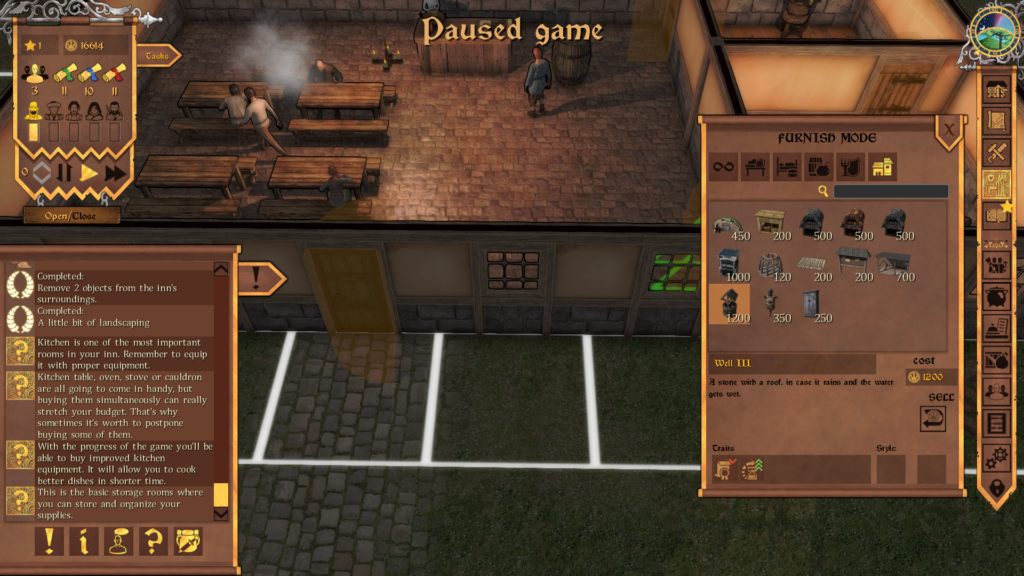Open the exclamation mark log filter
This screenshot has height=576, width=1024.
point(49,541)
